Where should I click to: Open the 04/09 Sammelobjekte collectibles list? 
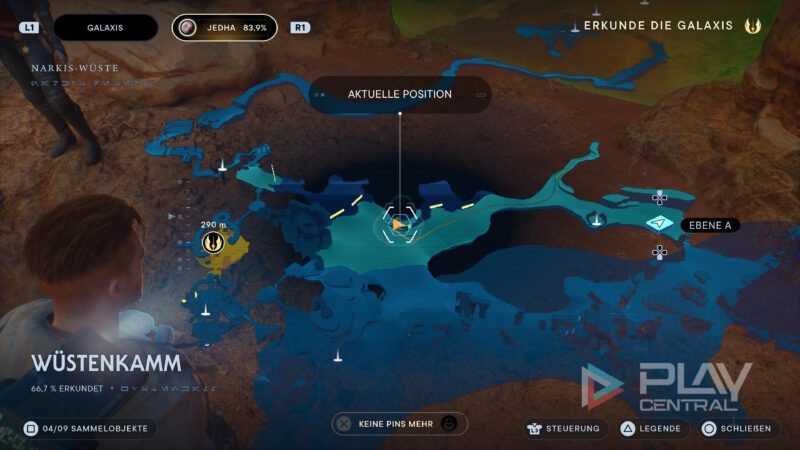pos(88,428)
